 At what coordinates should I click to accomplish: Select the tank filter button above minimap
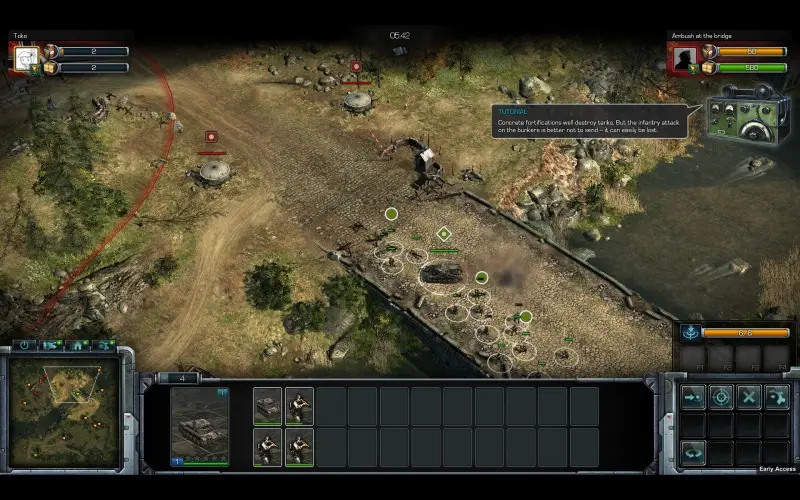(51, 346)
